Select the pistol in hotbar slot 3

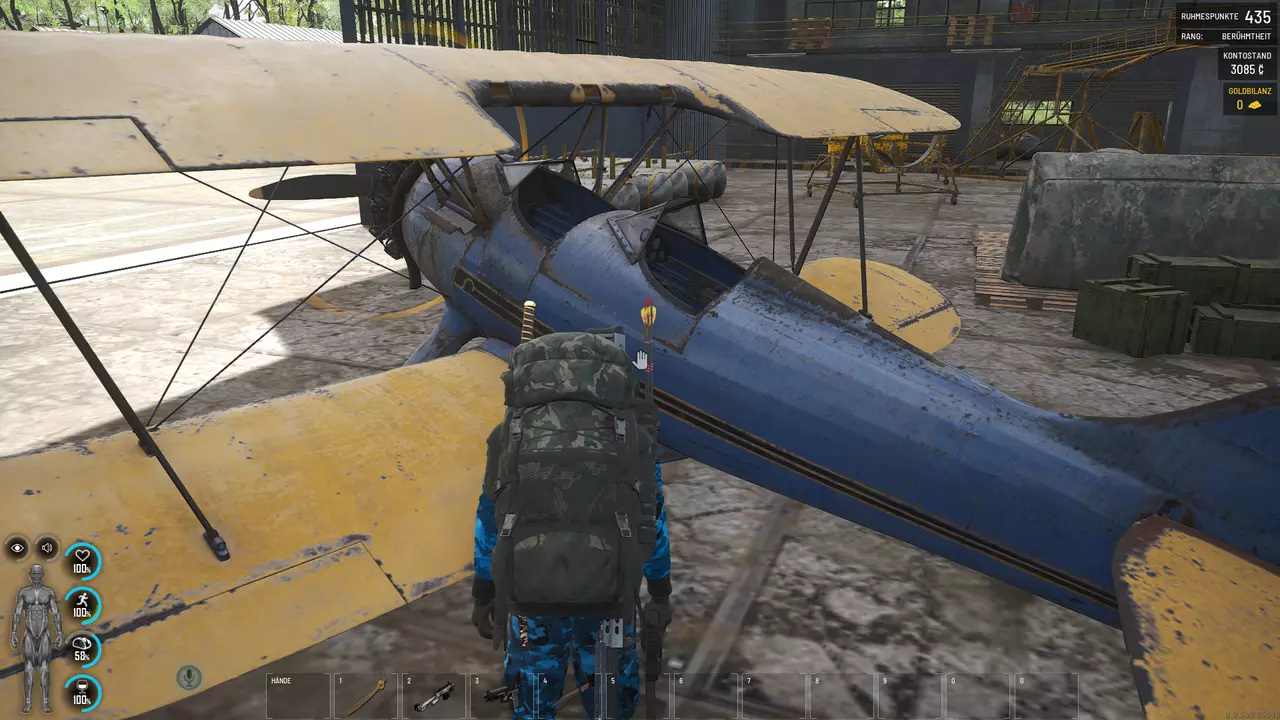pyautogui.click(x=502, y=695)
